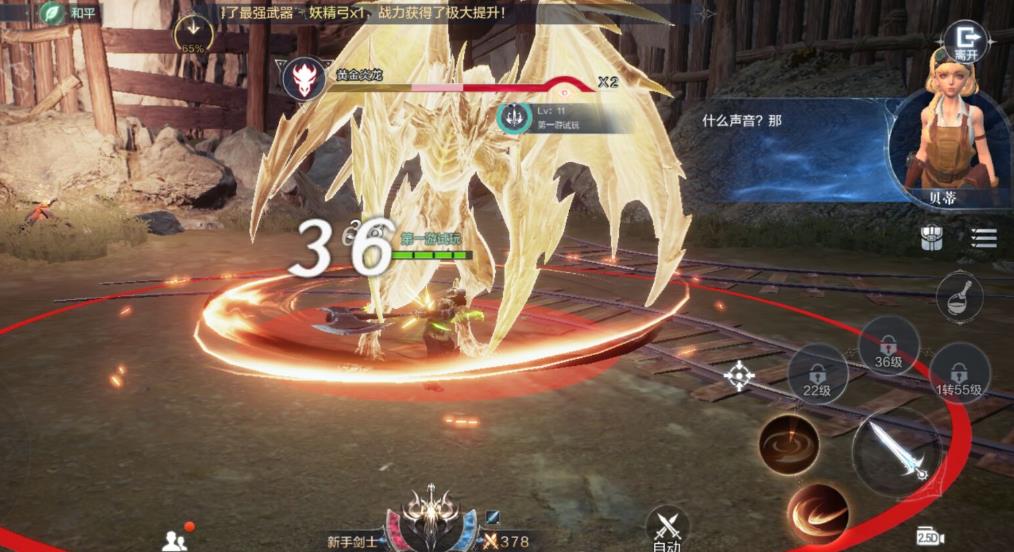Perform the basic sword attack
The width and height of the screenshot is (1014, 552).
[x=896, y=450]
